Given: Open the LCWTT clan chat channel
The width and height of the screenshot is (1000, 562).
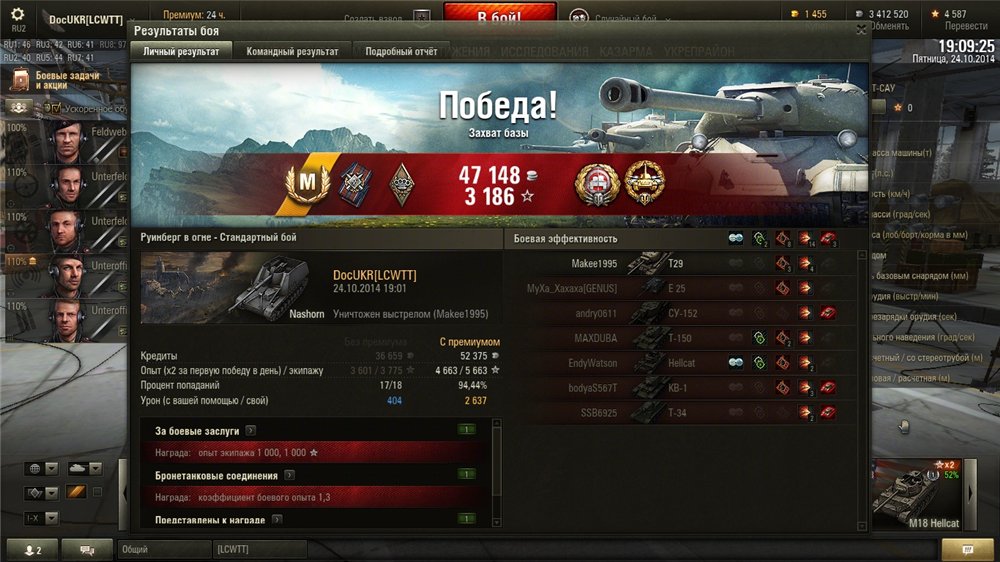Looking at the screenshot, I should [258, 549].
